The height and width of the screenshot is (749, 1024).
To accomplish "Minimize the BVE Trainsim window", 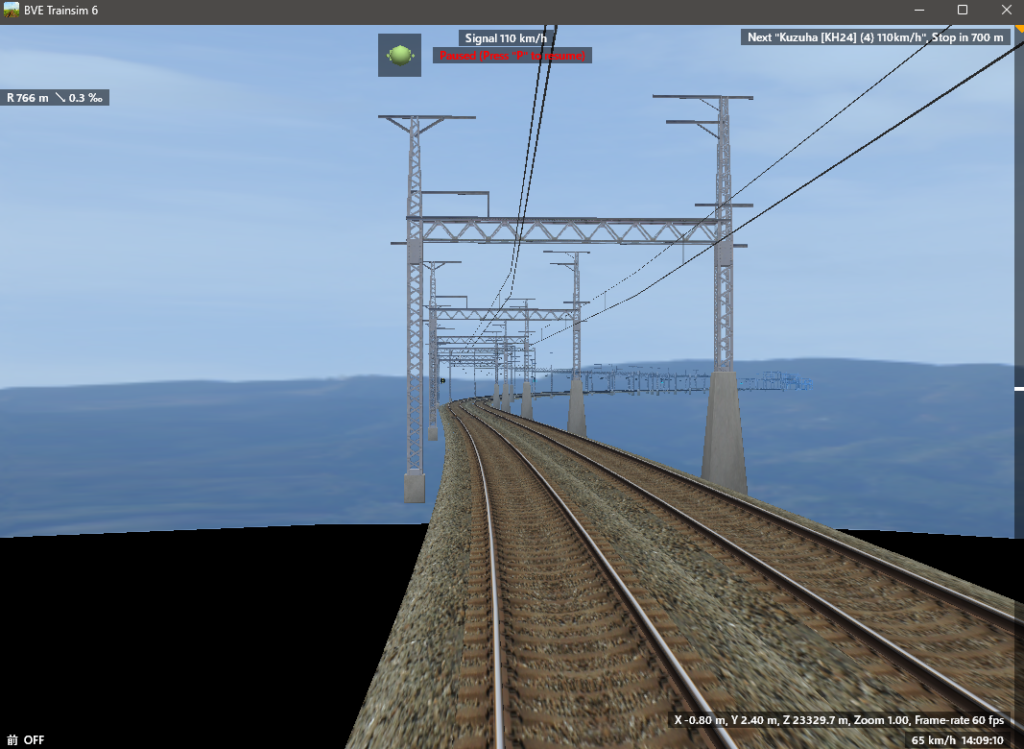I will [x=918, y=10].
